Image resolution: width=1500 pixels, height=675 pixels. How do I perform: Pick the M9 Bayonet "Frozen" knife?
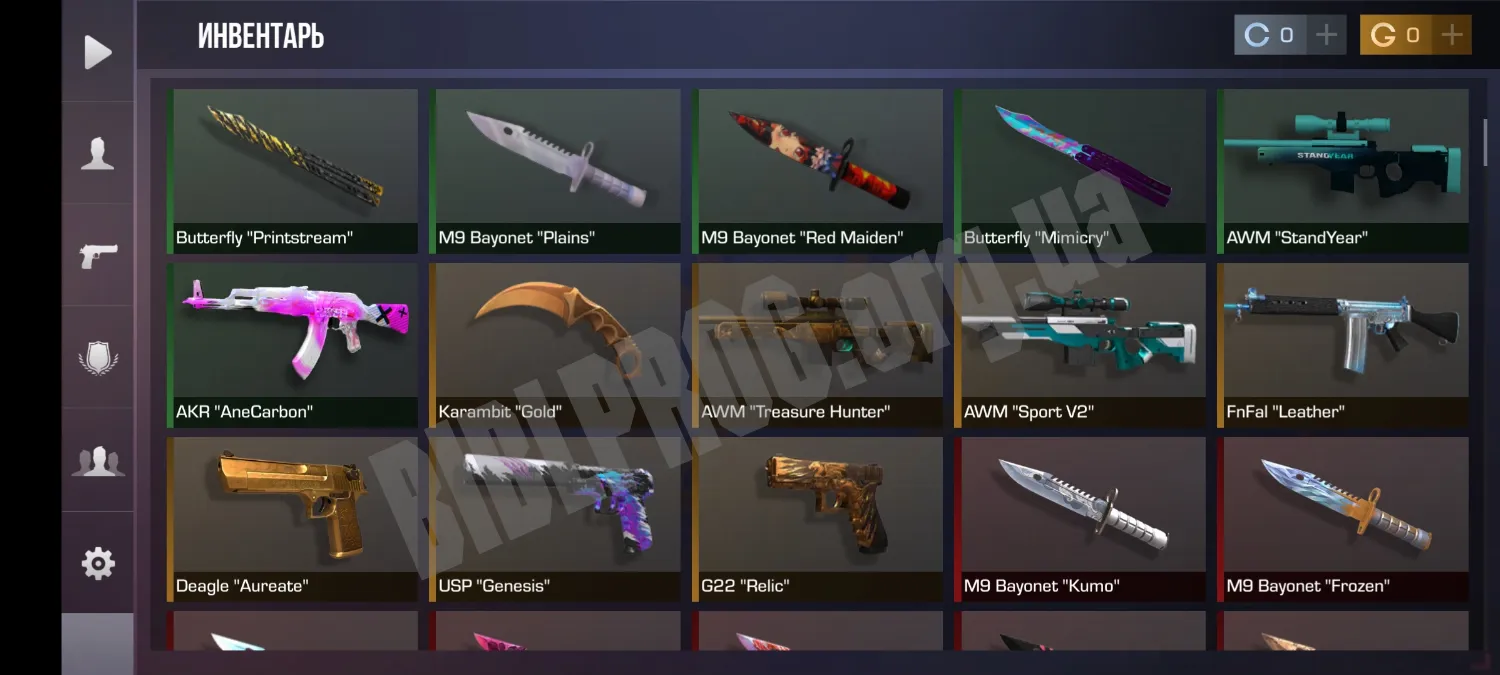coord(1343,518)
